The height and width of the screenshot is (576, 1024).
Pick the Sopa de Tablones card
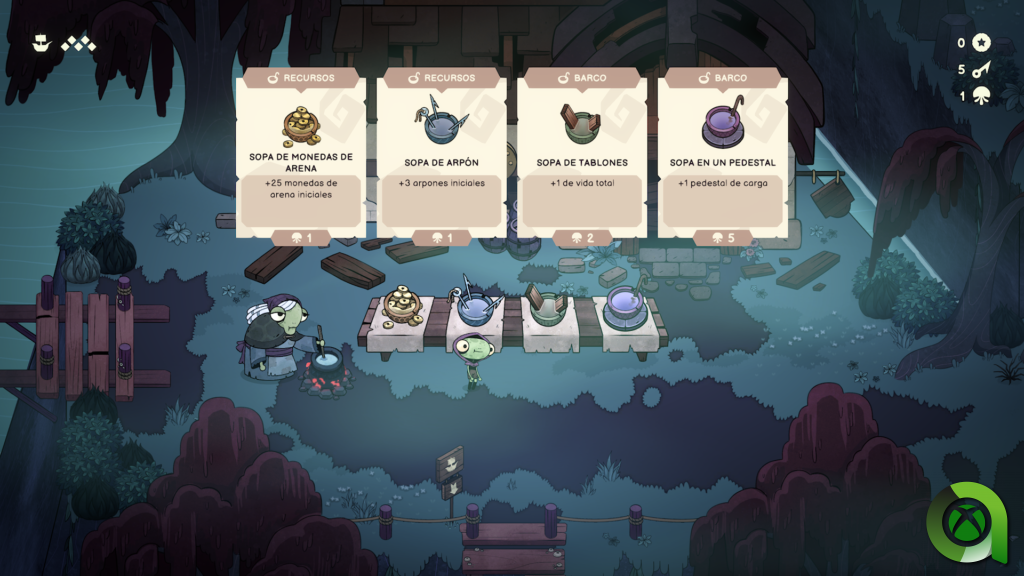(x=582, y=155)
